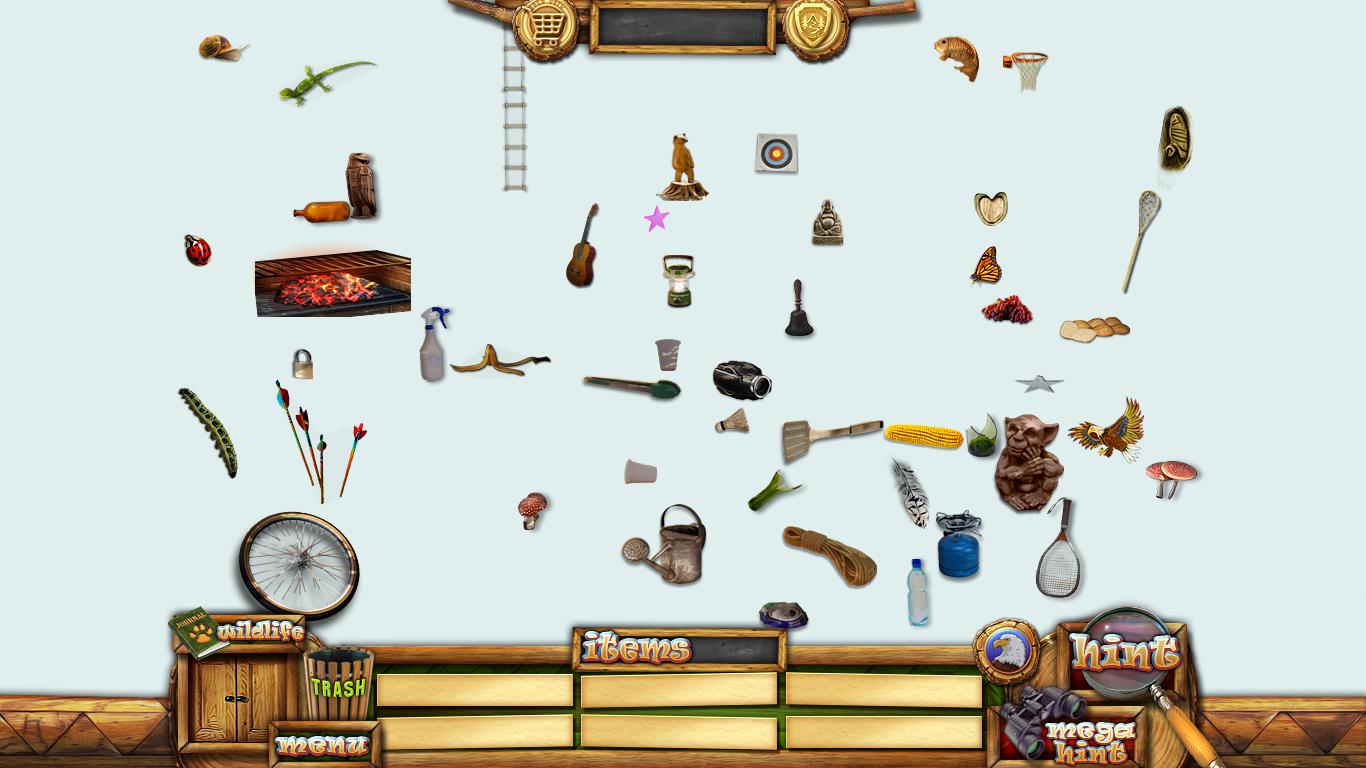Click the gold badge emblem button
1366x768 pixels.
[816, 27]
